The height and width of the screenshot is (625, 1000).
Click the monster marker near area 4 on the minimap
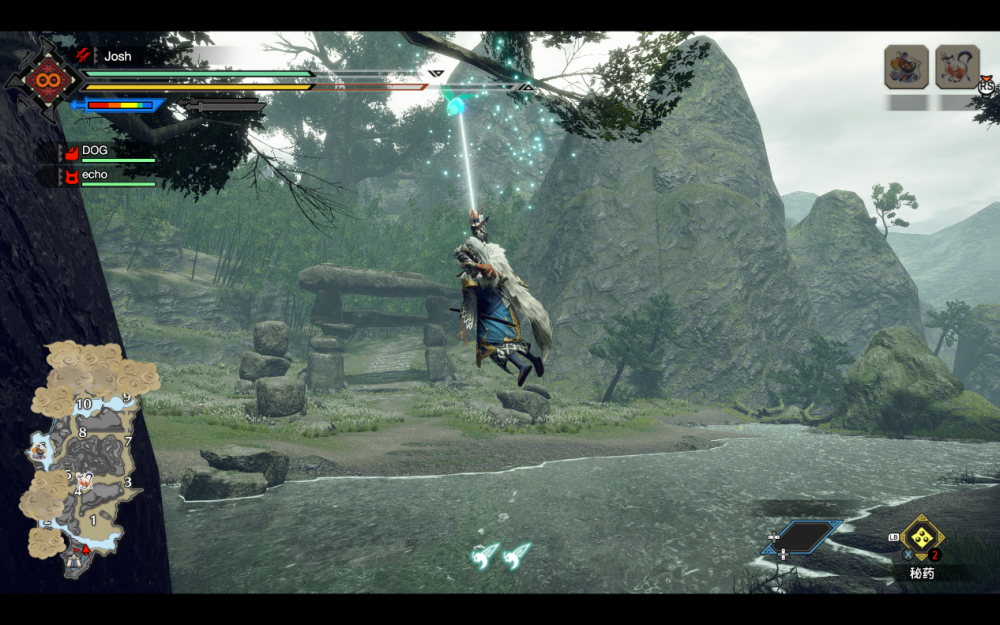point(86,481)
